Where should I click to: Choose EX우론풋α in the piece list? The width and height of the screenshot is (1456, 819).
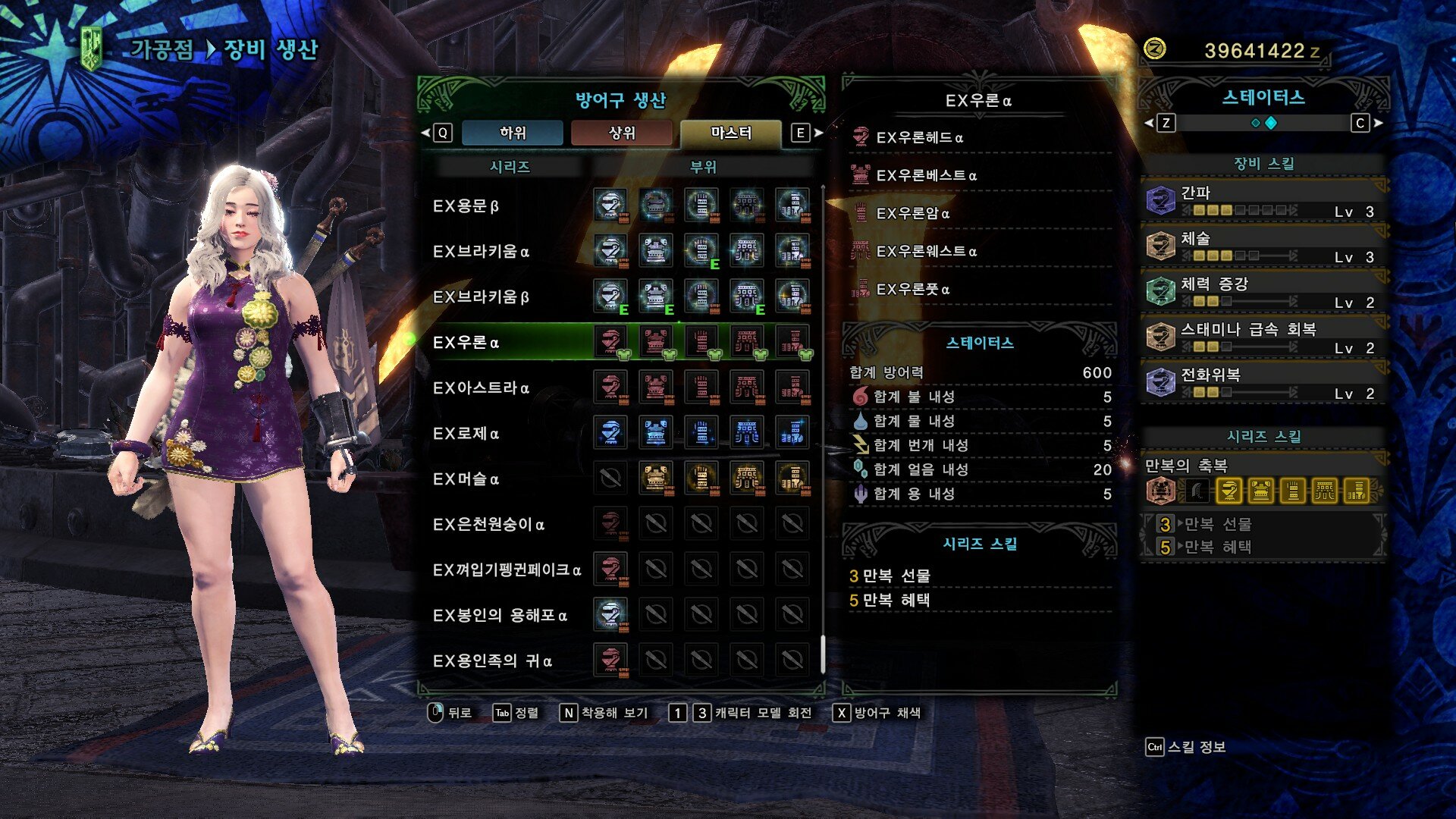click(x=912, y=290)
